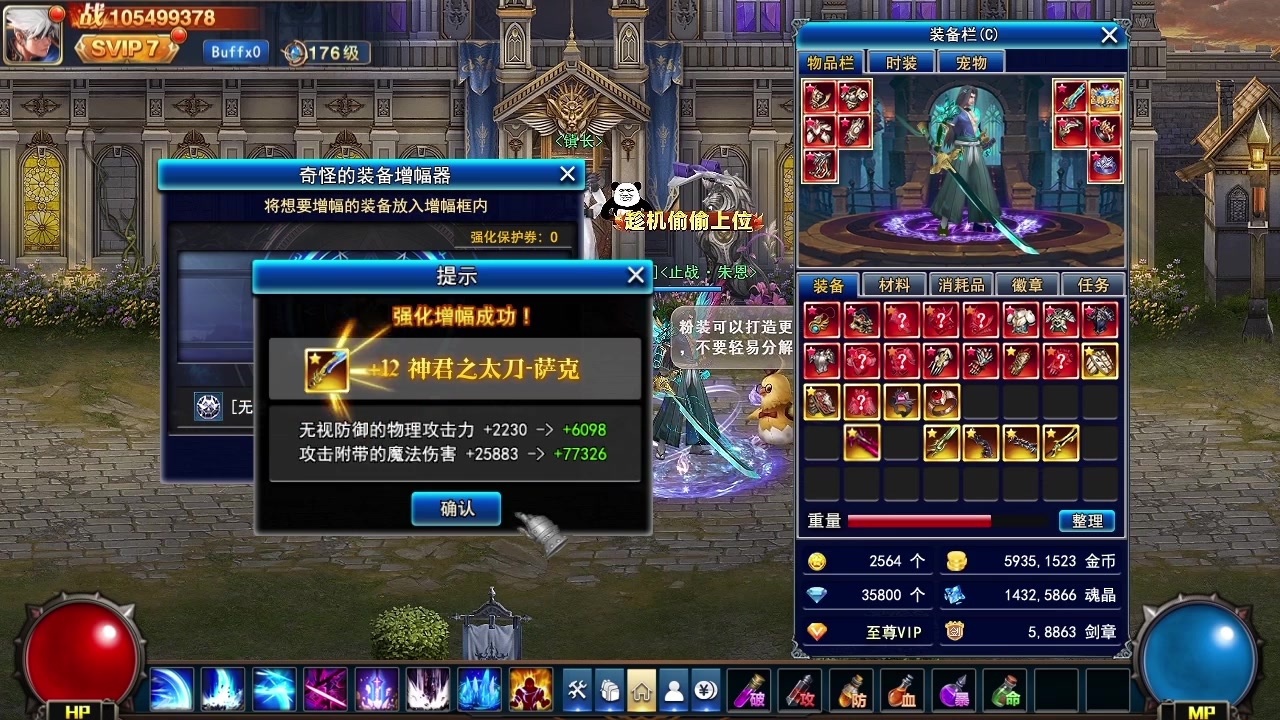Click the Buffx0 indicator
The height and width of the screenshot is (720, 1280).
[235, 50]
